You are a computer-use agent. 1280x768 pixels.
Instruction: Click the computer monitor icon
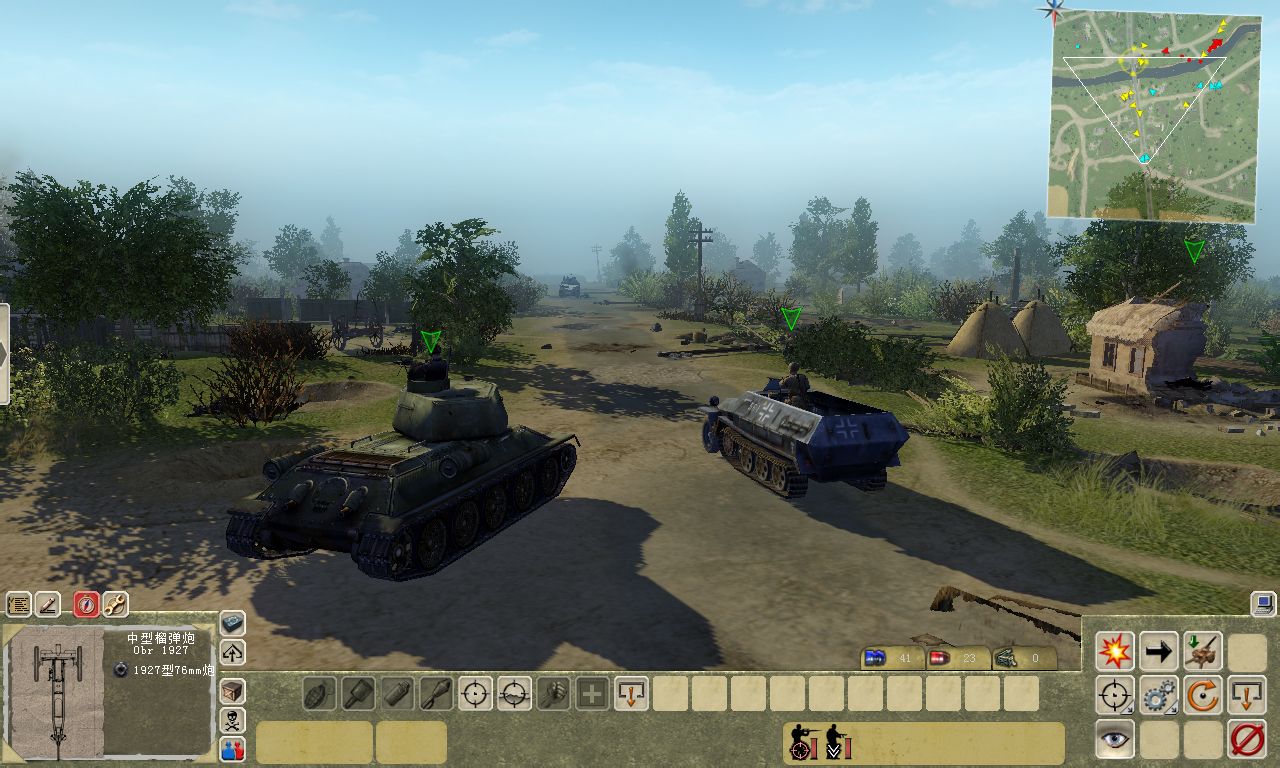[1263, 603]
